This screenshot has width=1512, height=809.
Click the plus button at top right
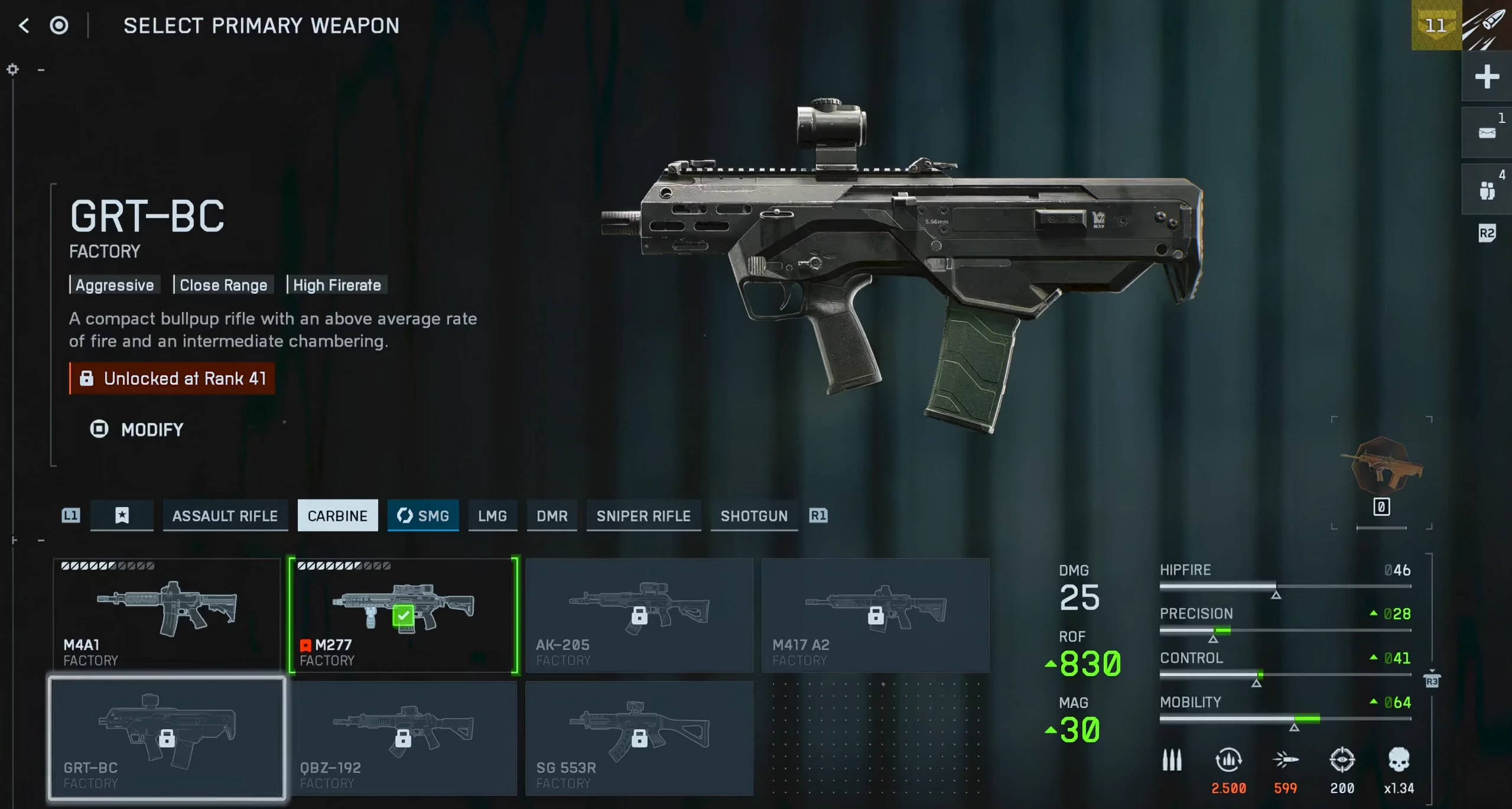click(1487, 77)
